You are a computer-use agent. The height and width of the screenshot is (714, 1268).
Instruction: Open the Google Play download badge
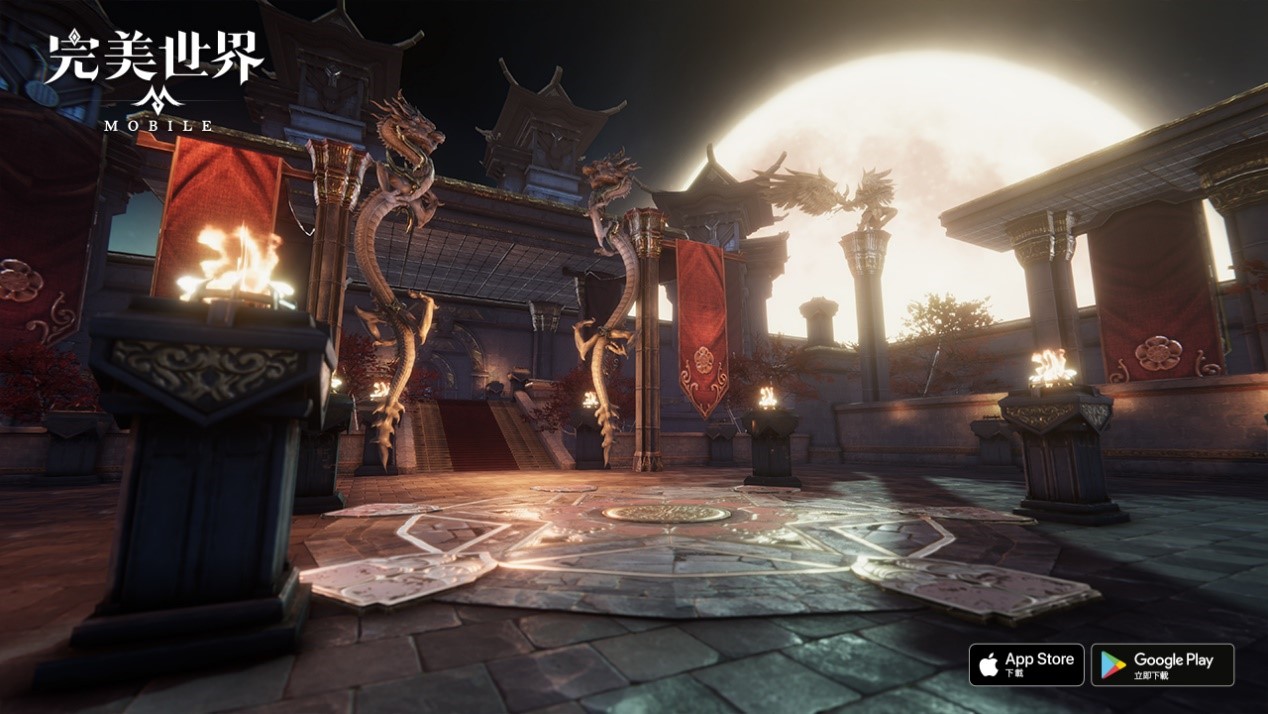tap(1162, 664)
